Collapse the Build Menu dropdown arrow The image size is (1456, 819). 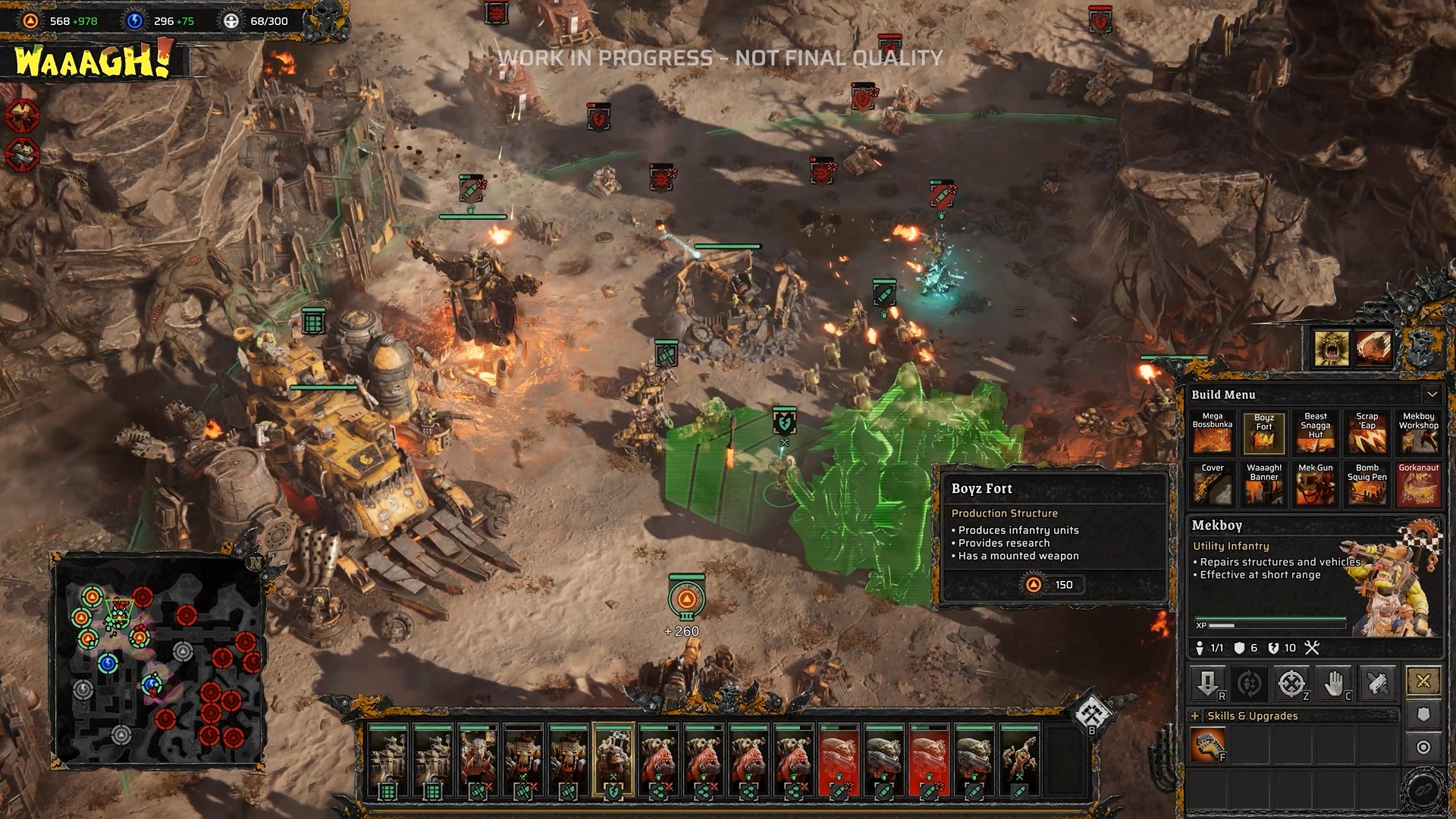tap(1432, 394)
